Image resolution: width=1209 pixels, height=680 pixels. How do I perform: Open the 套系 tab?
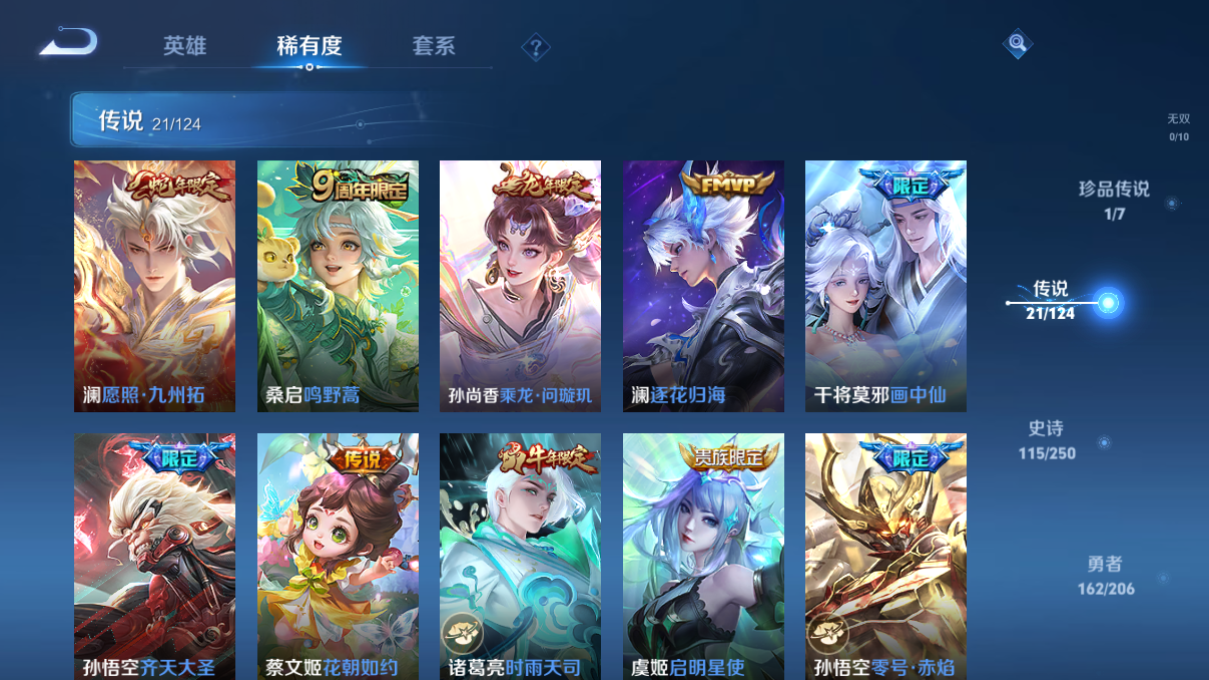[x=433, y=46]
